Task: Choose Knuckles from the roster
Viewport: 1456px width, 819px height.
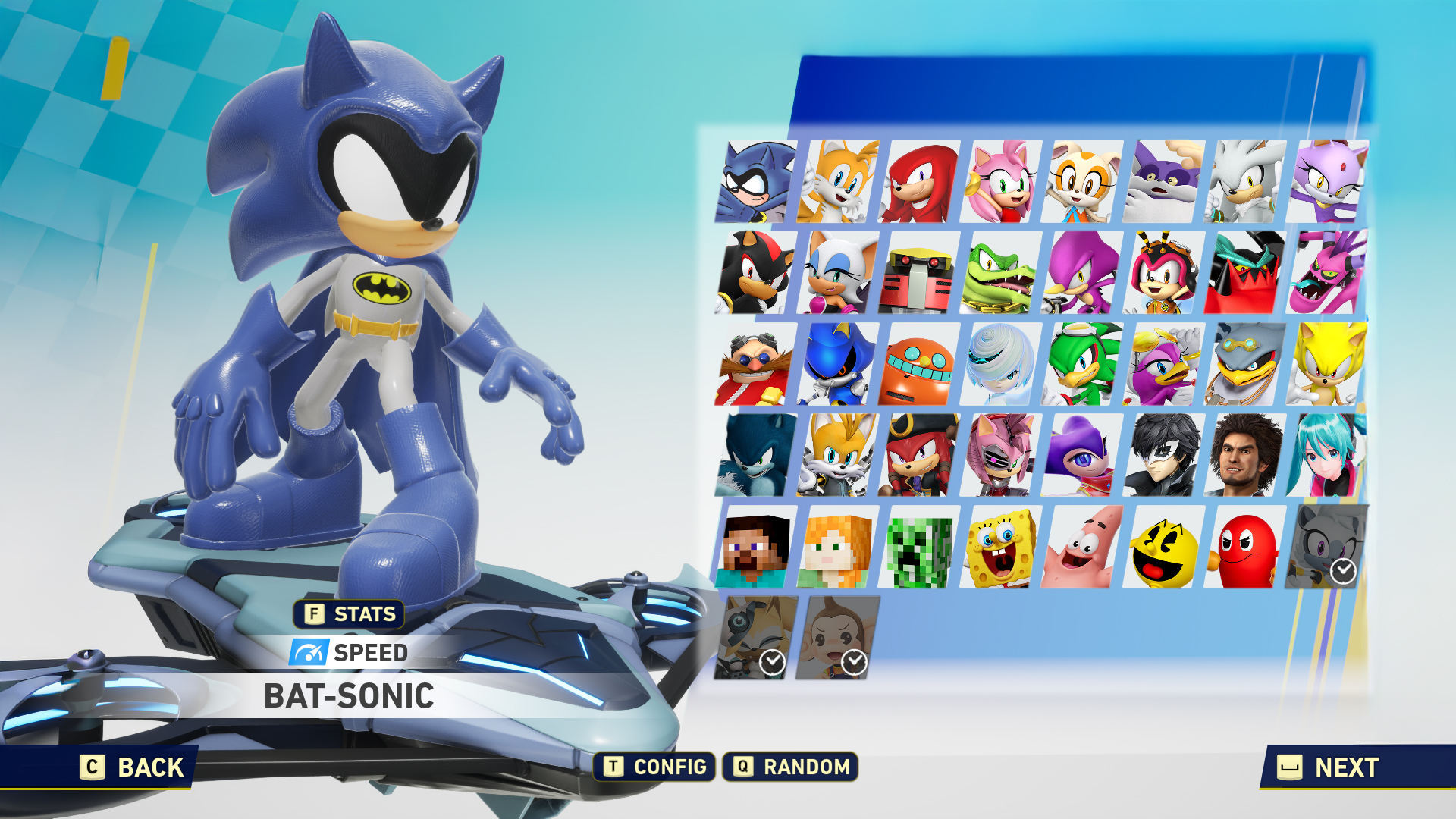Action: click(919, 182)
